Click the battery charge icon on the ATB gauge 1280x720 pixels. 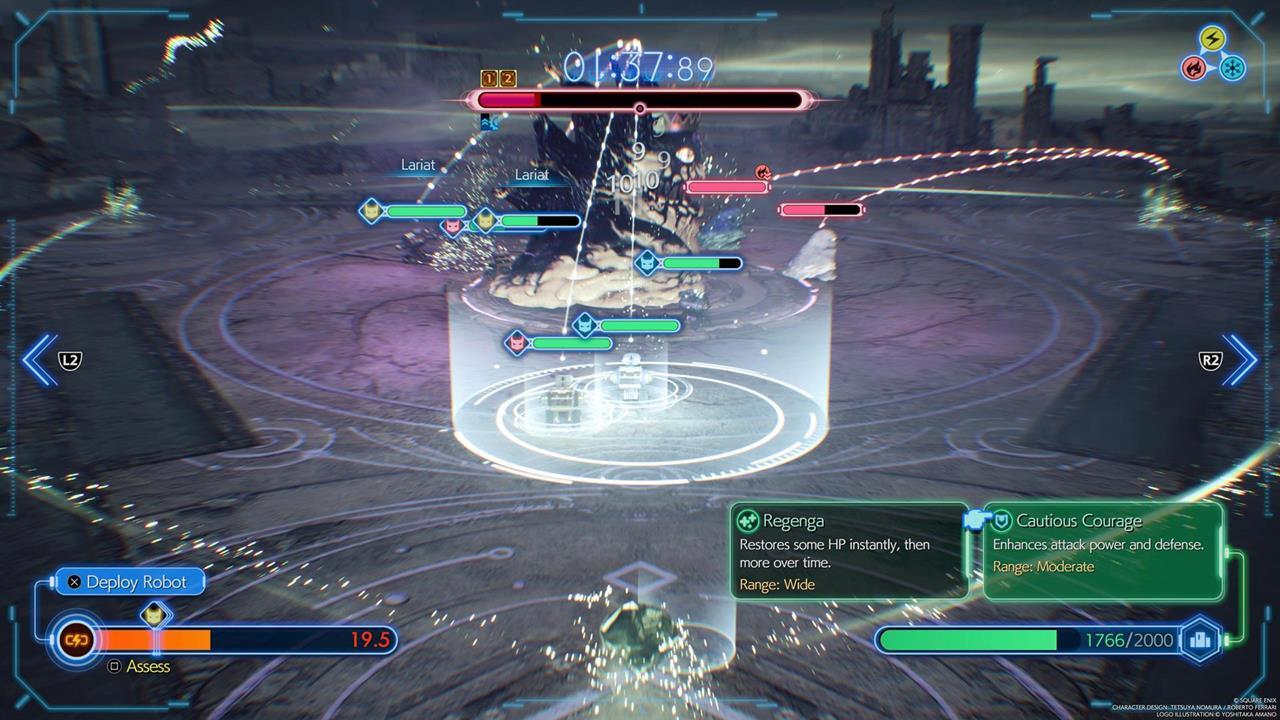[x=76, y=640]
